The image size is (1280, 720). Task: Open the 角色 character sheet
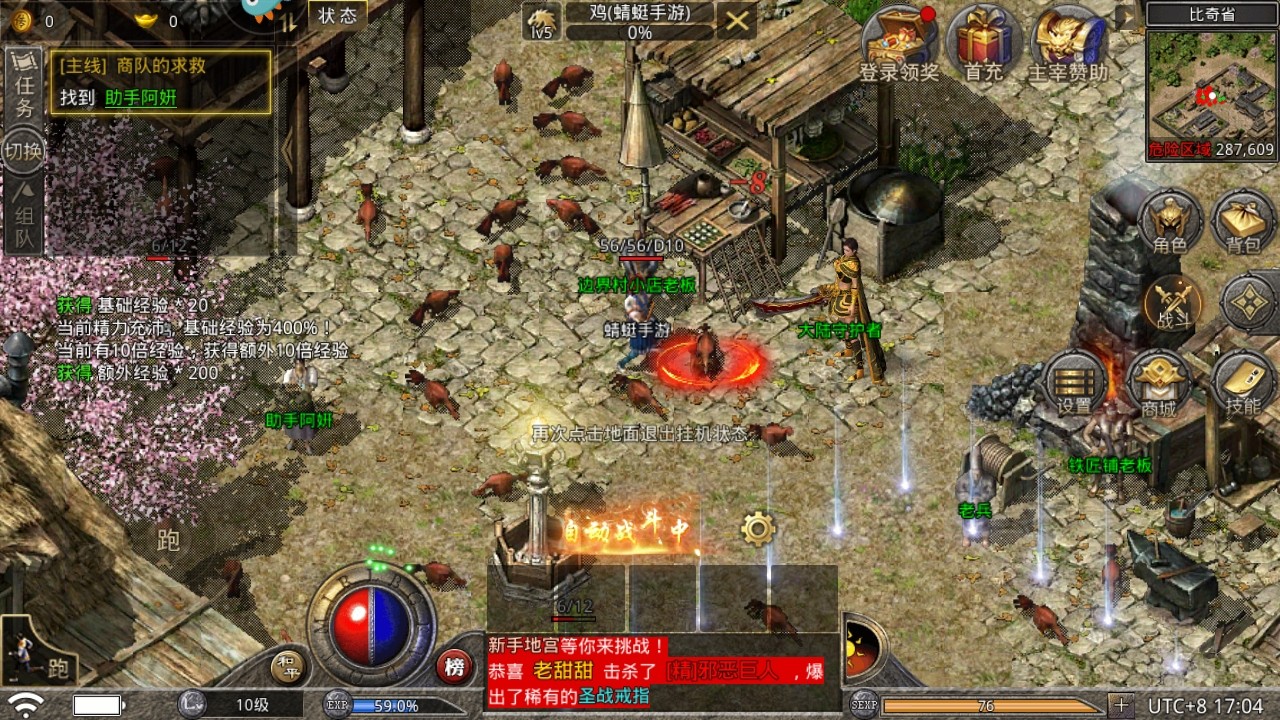point(1169,222)
